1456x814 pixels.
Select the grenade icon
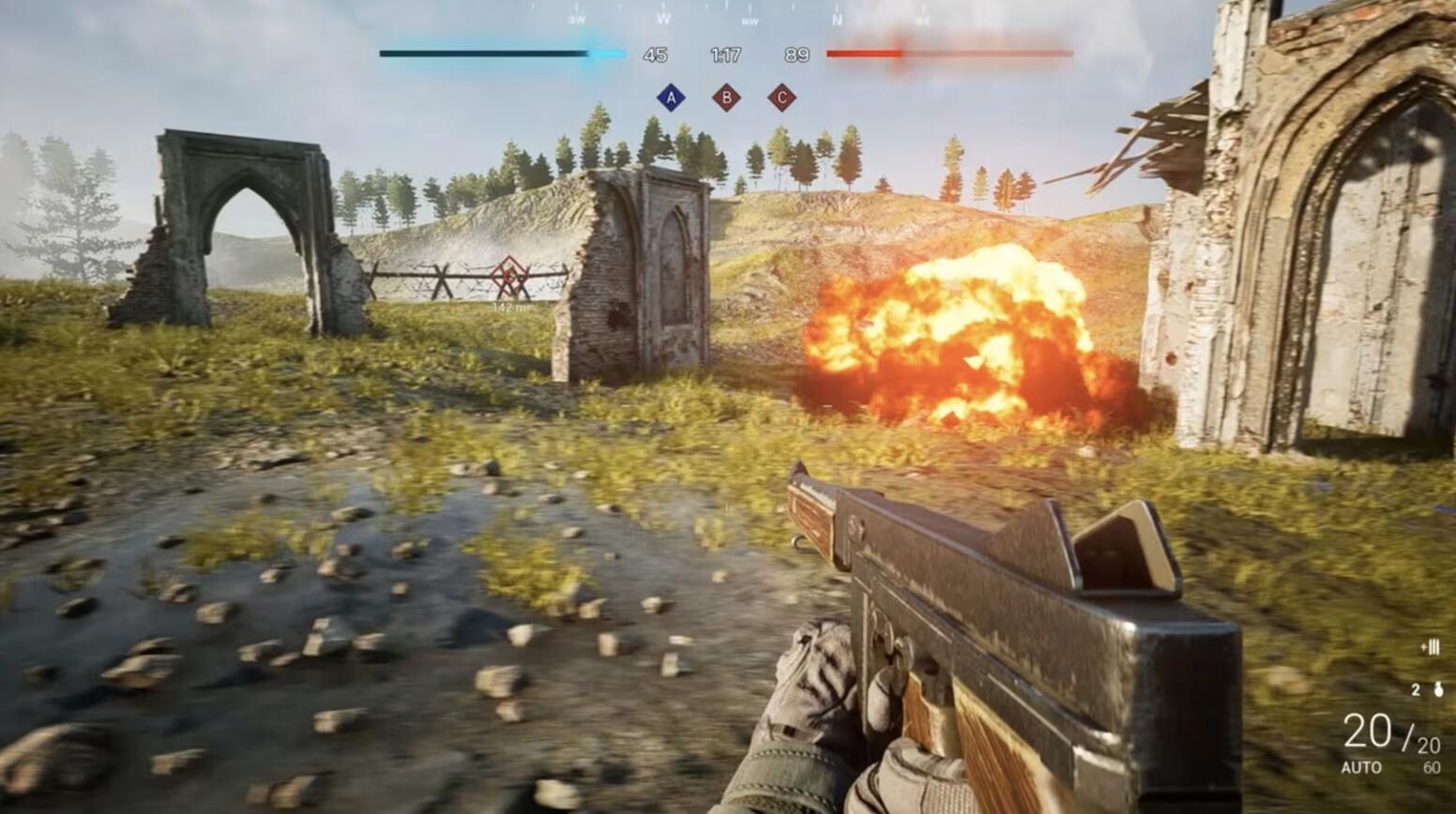pyautogui.click(x=1438, y=690)
